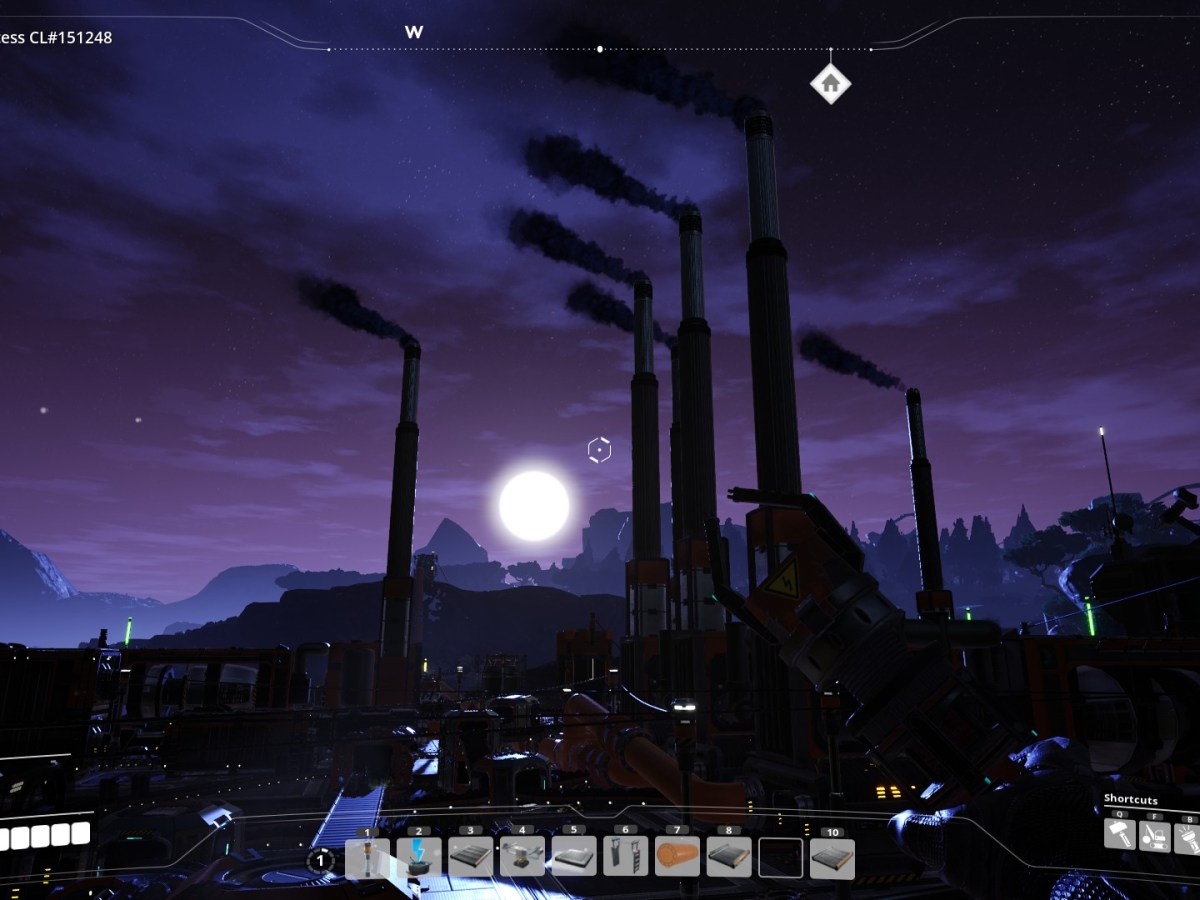1200x900 pixels.
Task: Choose the ladder item in hotbar slot 6
Action: click(x=626, y=858)
